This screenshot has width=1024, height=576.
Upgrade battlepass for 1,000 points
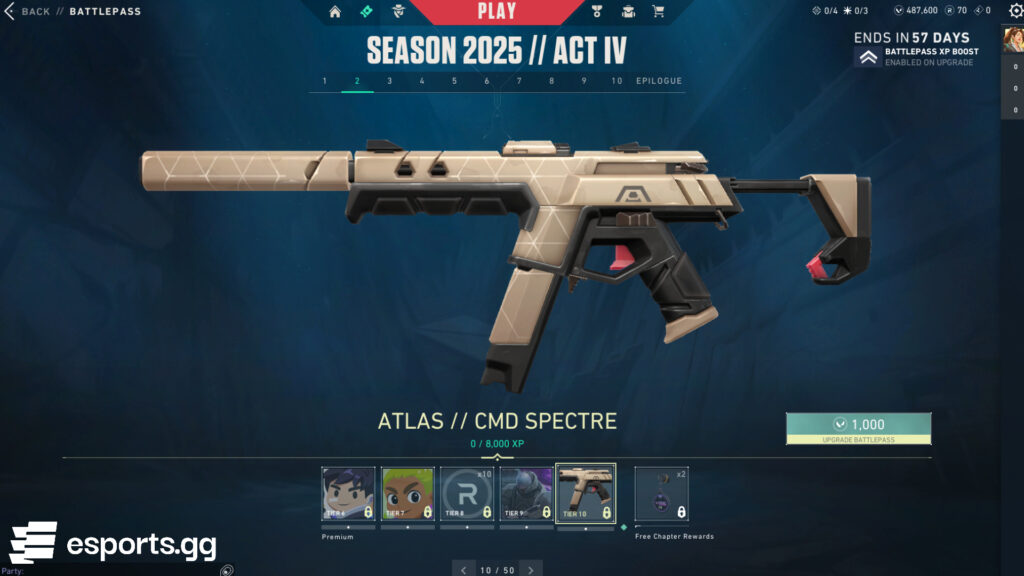858,428
